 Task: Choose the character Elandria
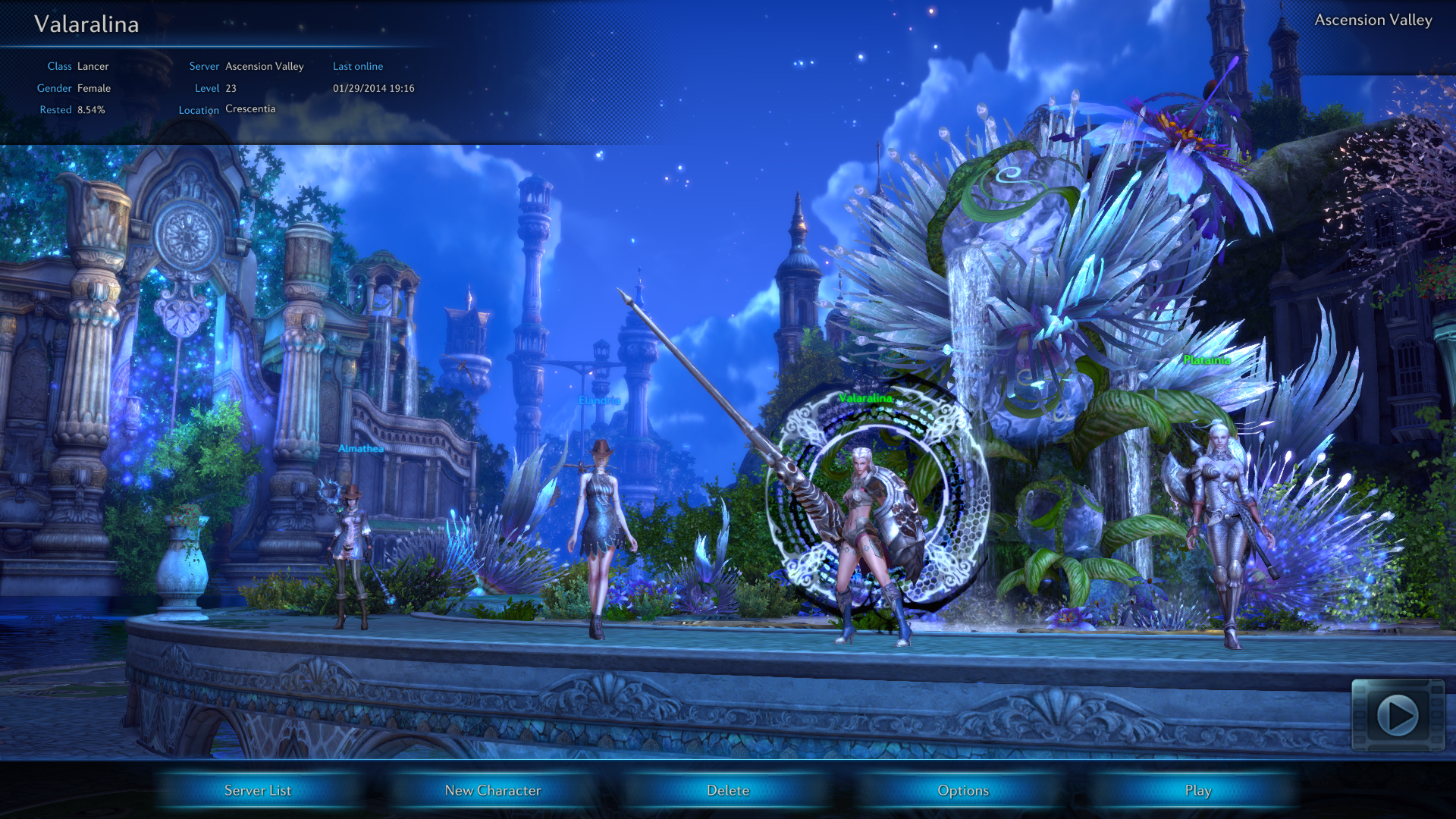tap(601, 531)
